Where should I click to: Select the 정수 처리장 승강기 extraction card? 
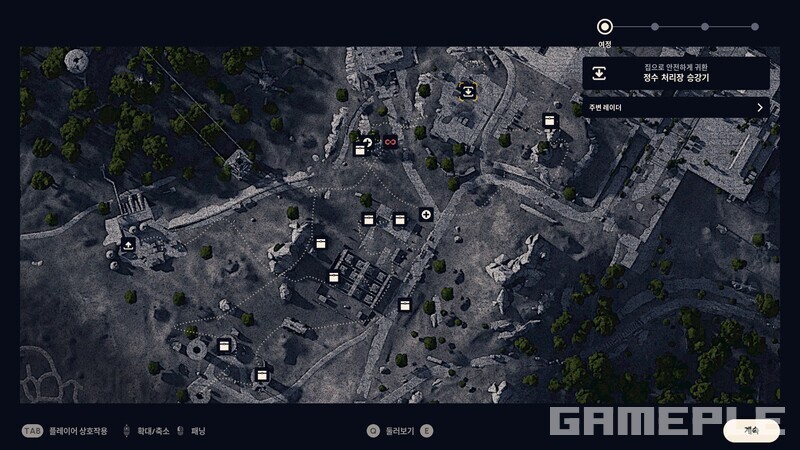click(x=676, y=73)
